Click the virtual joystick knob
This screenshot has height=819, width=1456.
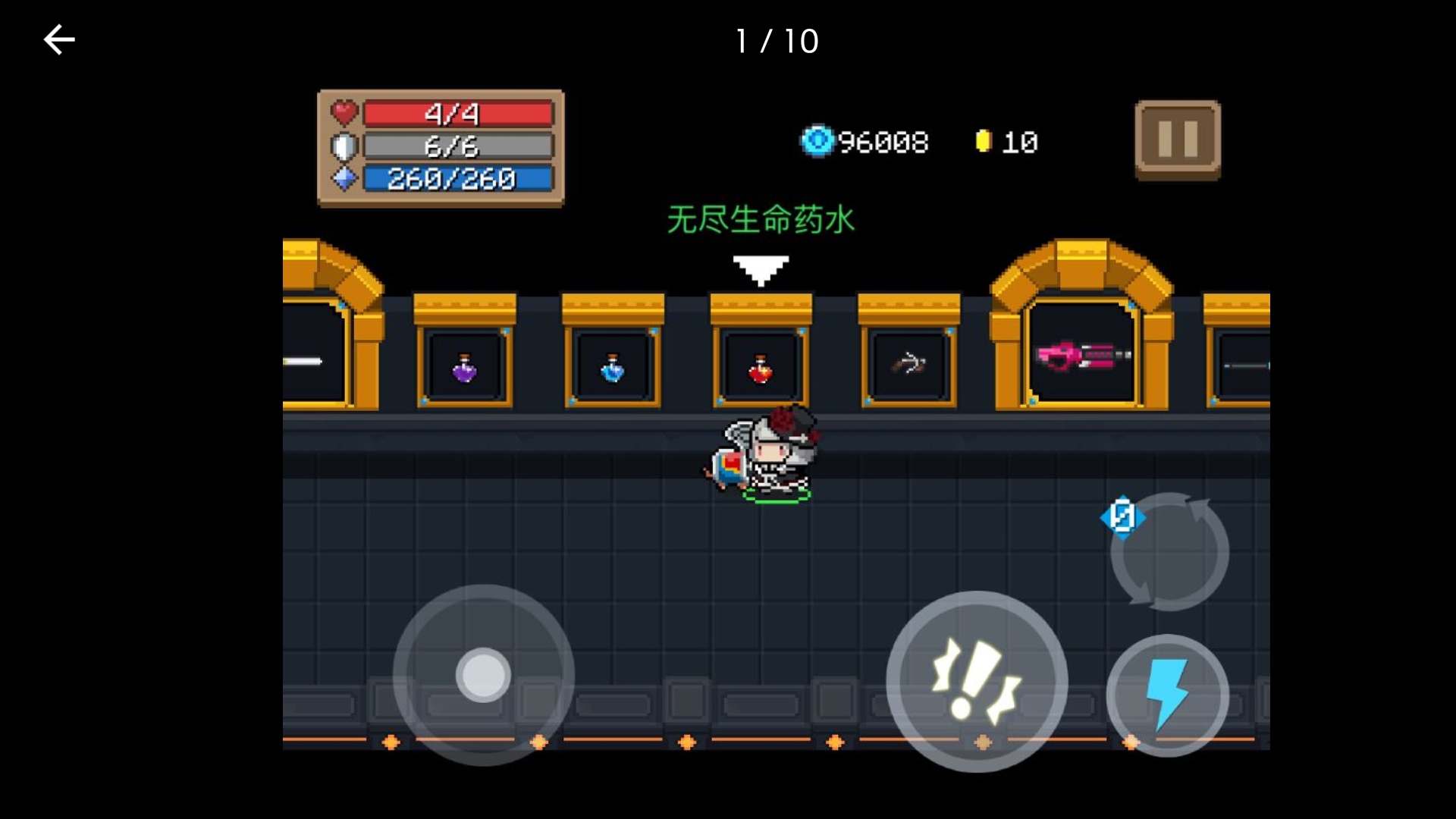pyautogui.click(x=483, y=674)
